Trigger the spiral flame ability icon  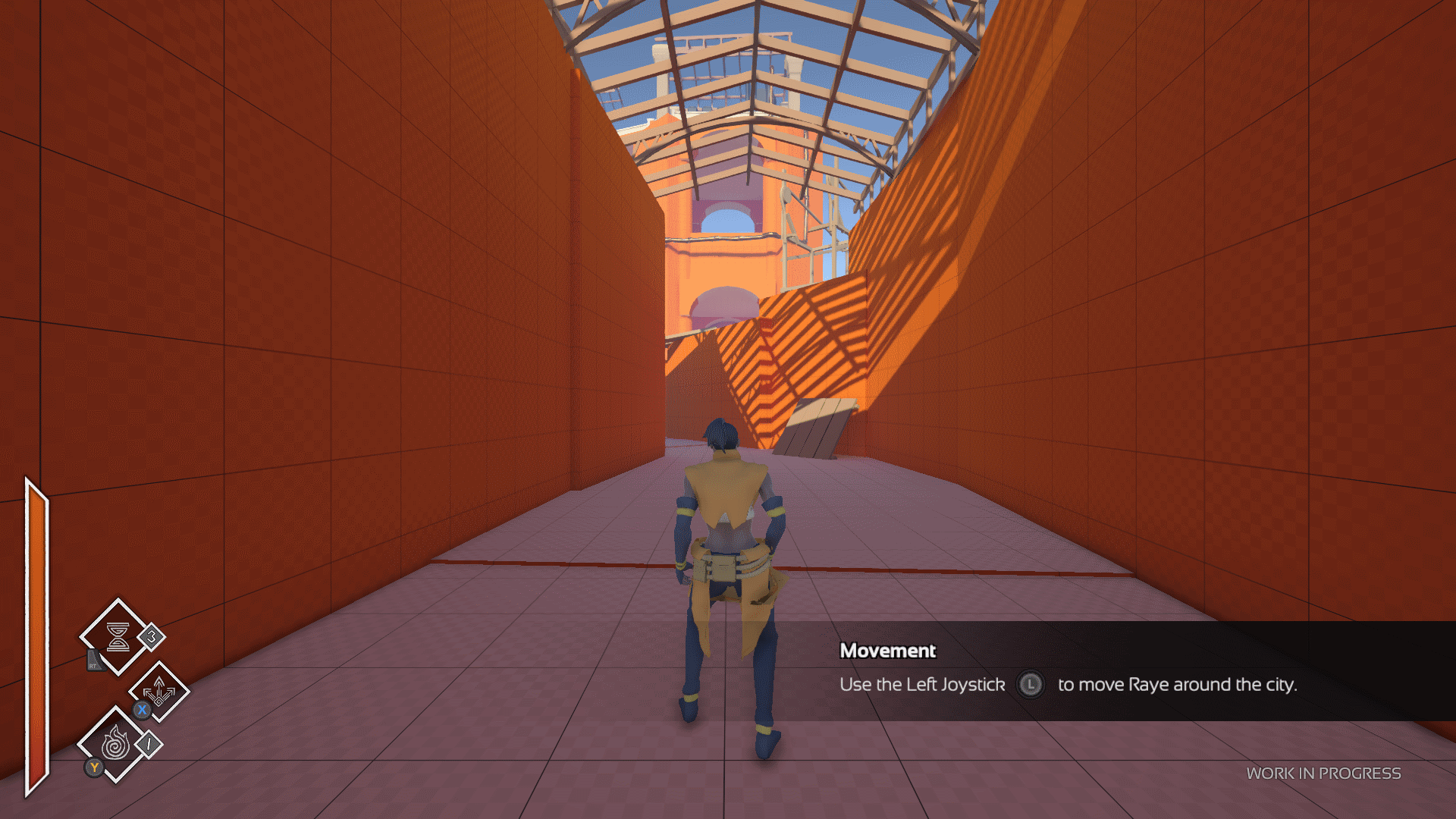pos(115,744)
